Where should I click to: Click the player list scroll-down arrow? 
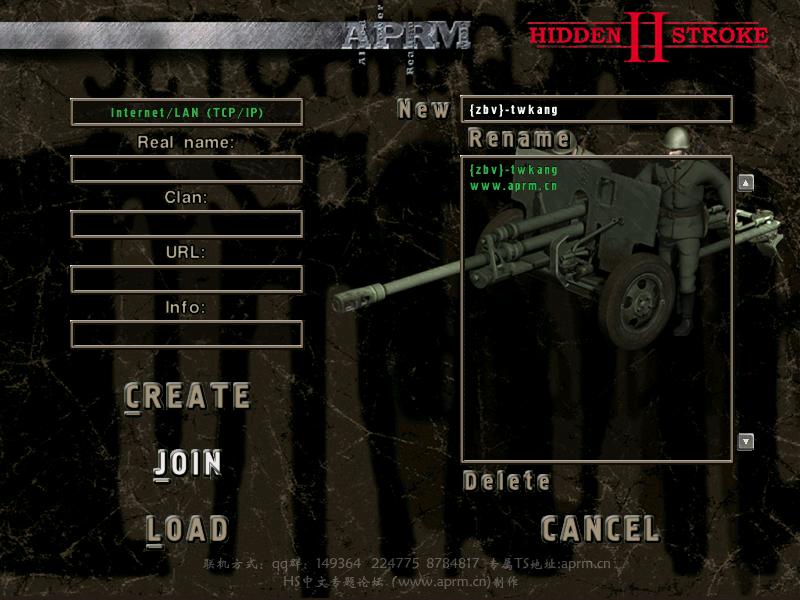pyautogui.click(x=745, y=441)
